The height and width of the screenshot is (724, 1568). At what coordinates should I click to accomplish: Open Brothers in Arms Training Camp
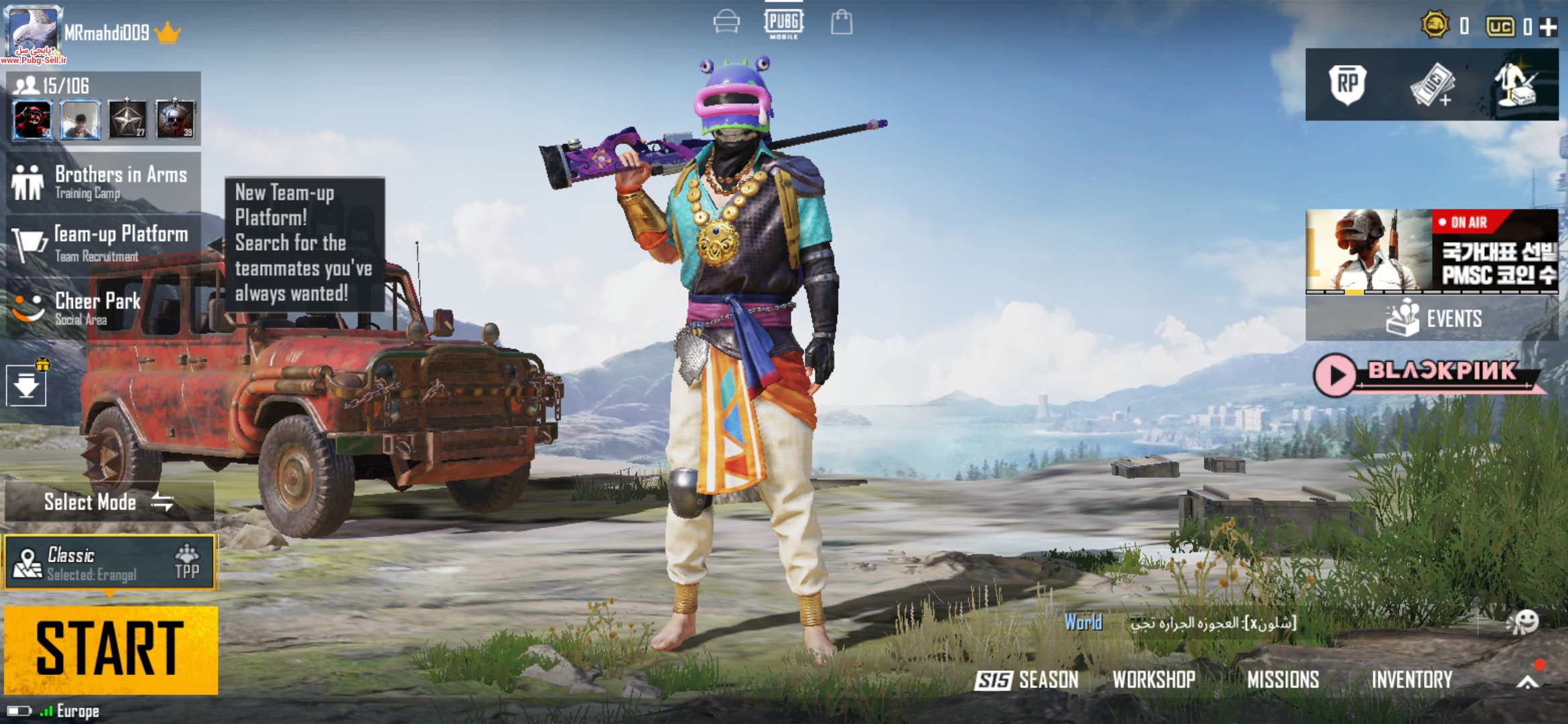(x=104, y=182)
